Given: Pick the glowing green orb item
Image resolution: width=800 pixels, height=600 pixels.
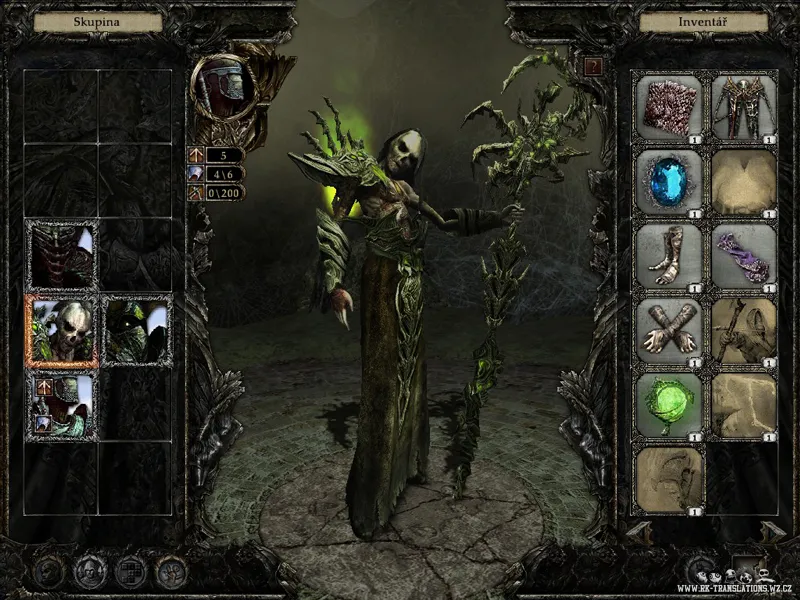Looking at the screenshot, I should tap(671, 405).
